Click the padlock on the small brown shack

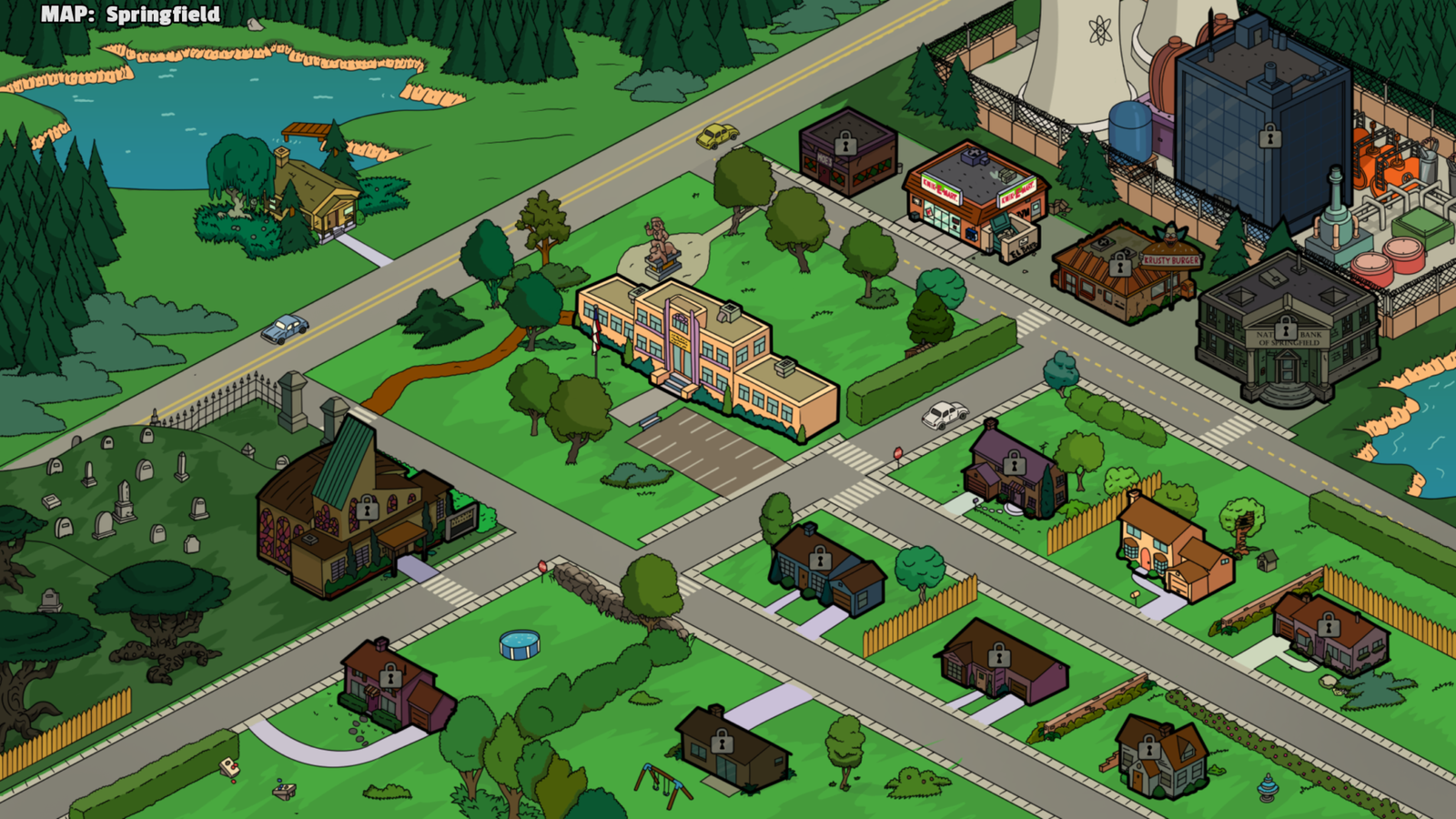point(723,741)
